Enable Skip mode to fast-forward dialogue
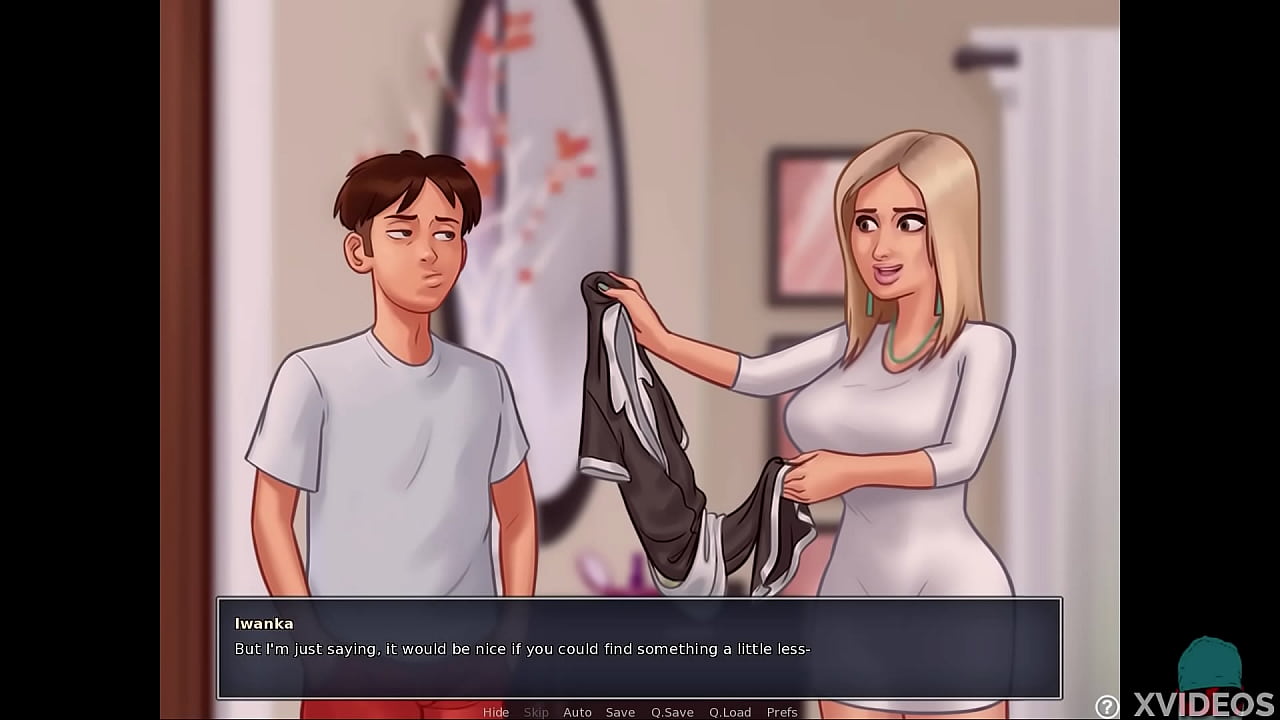 point(536,712)
